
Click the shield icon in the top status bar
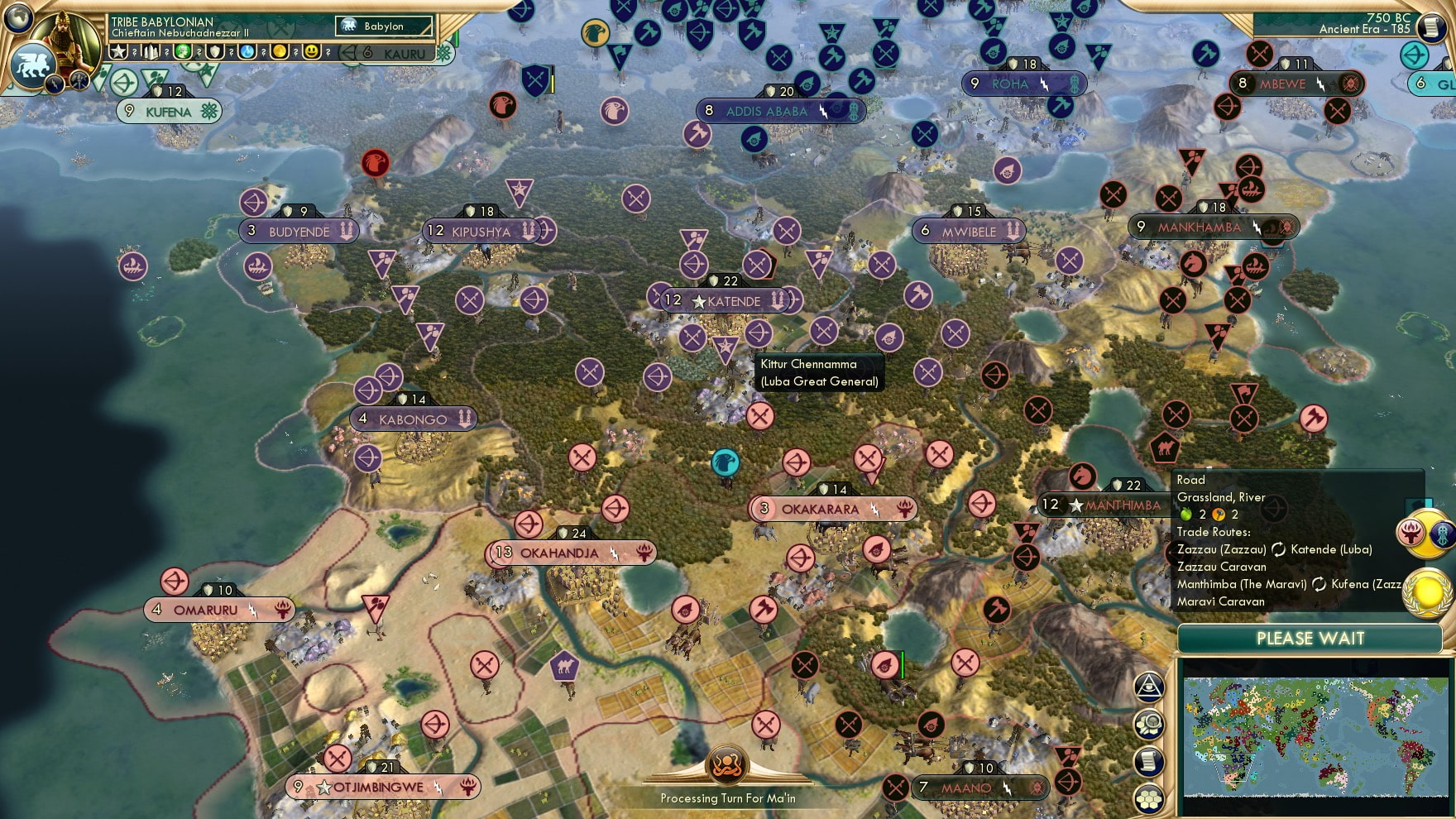[x=216, y=52]
